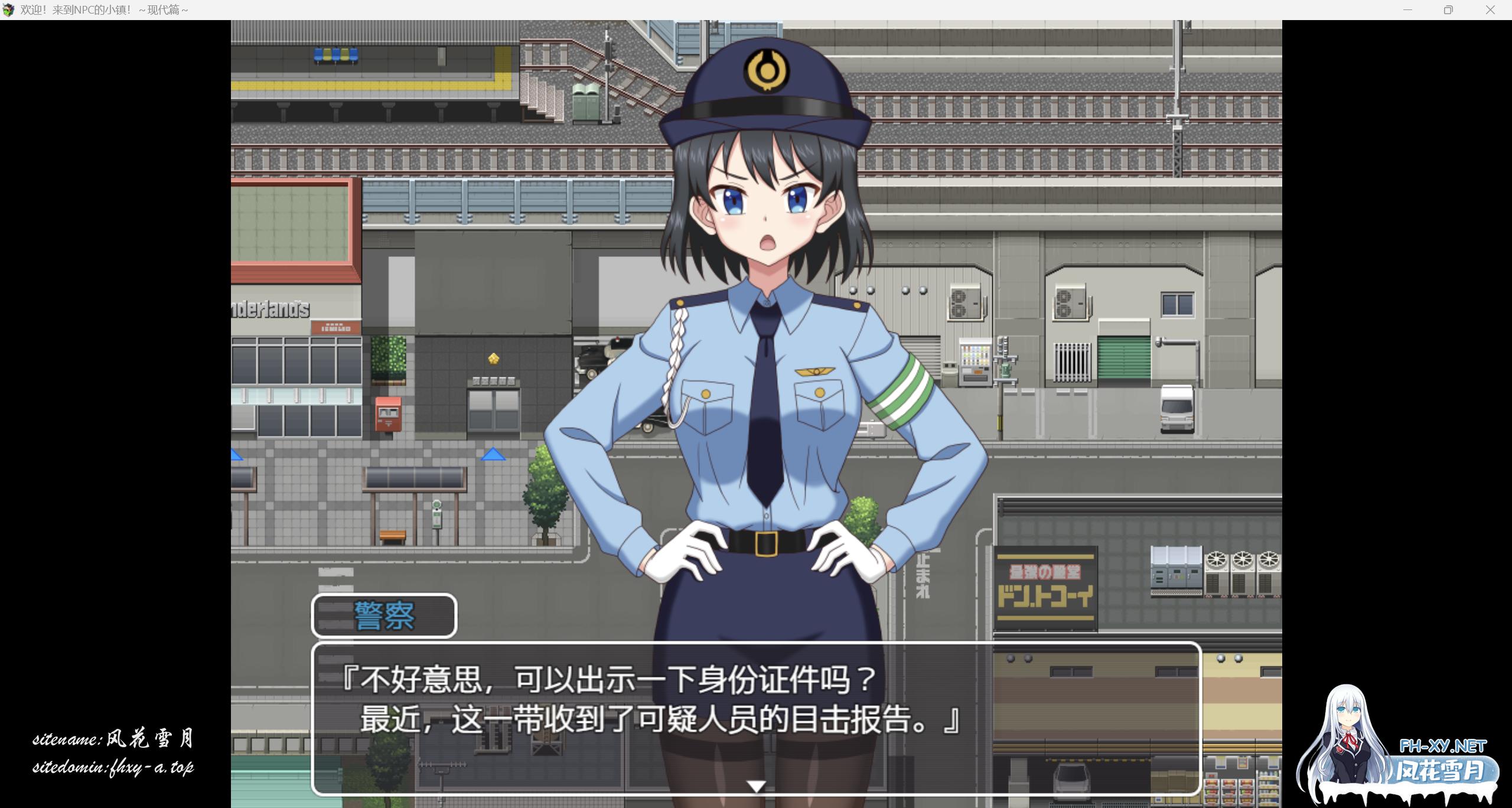Toggle fullscreen by clicking the restore button
Image resolution: width=1512 pixels, height=808 pixels.
1448,9
